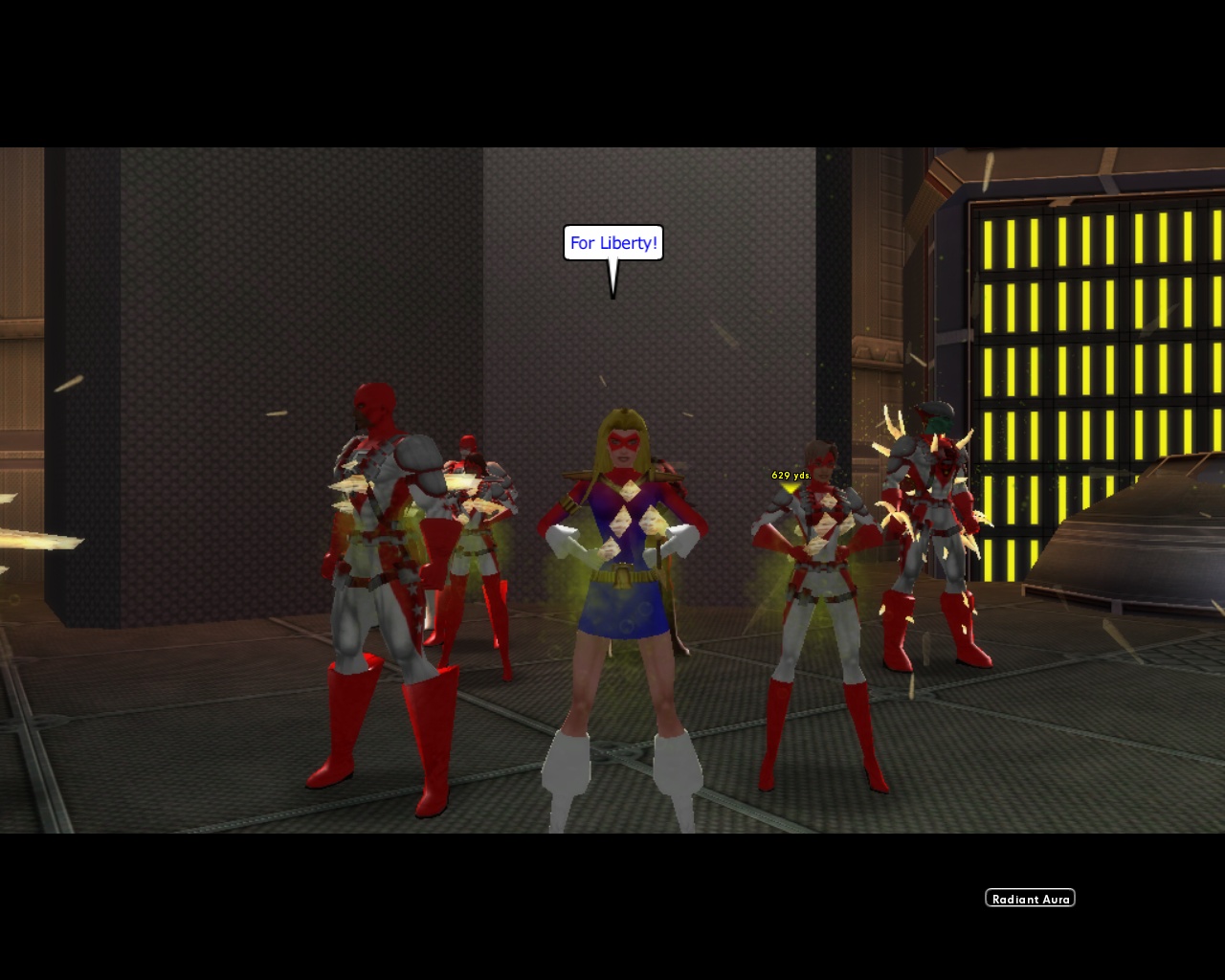Click the blonde heroine's red domino mask
The image size is (1225, 980).
pos(625,441)
